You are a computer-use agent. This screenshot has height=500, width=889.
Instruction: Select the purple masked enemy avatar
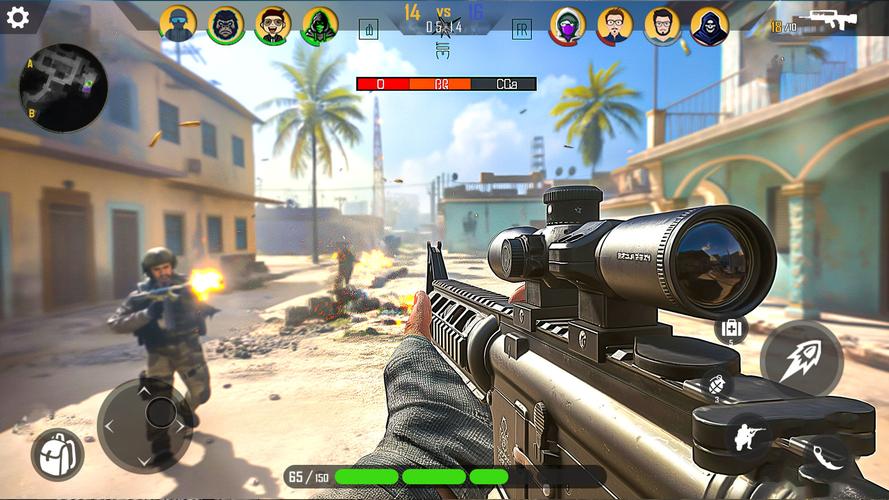click(568, 26)
